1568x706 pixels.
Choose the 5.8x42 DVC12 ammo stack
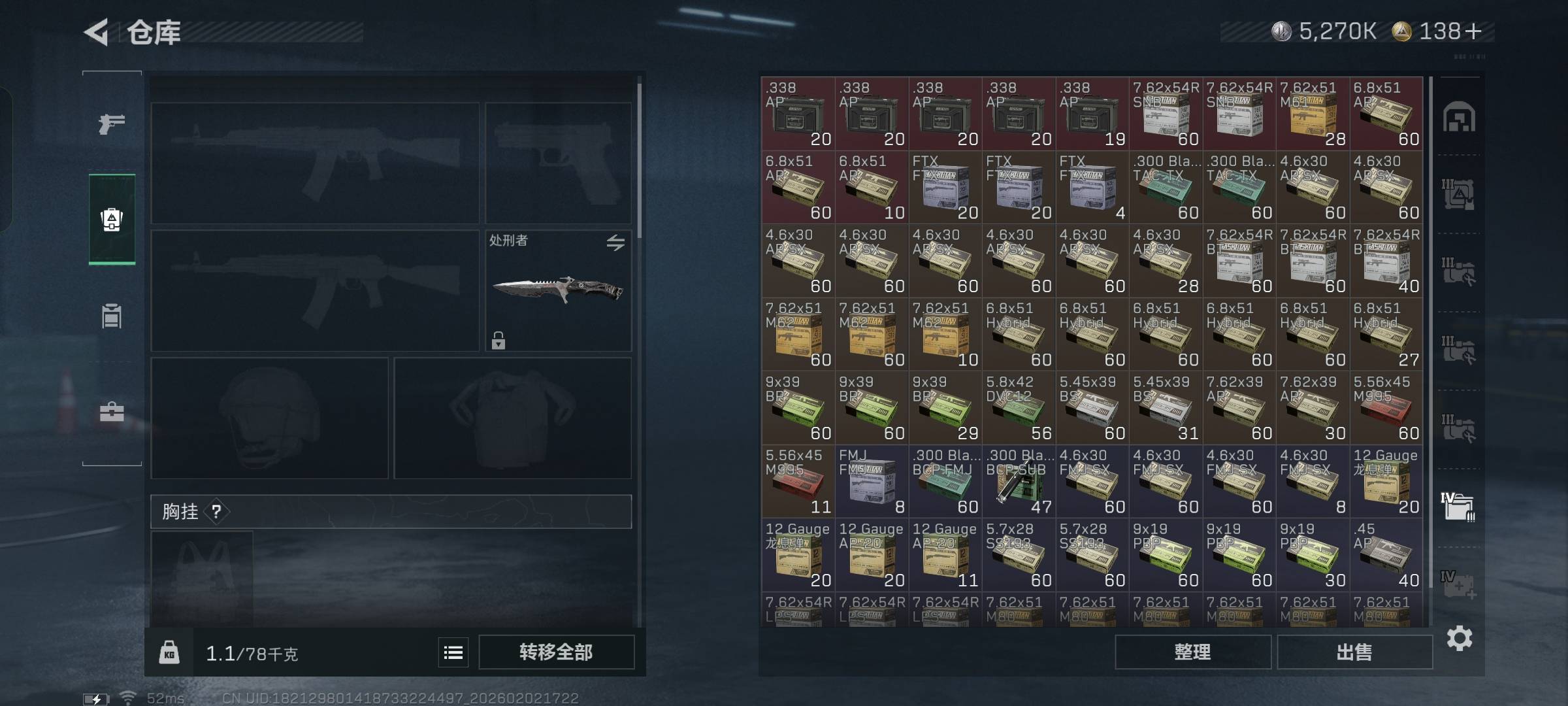(x=1019, y=408)
